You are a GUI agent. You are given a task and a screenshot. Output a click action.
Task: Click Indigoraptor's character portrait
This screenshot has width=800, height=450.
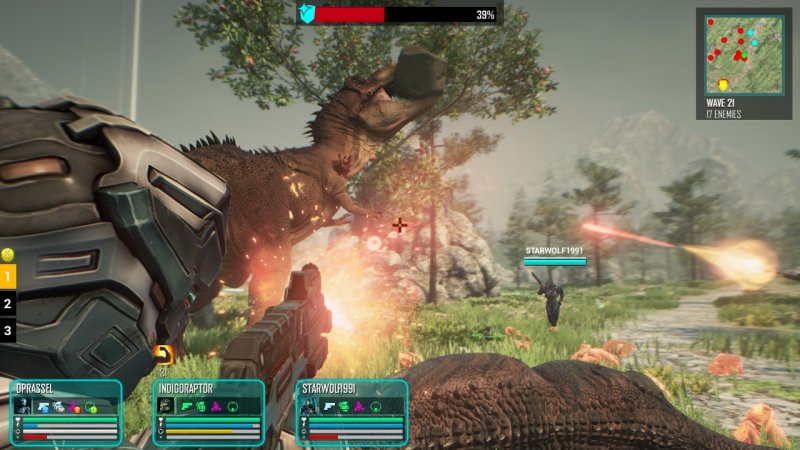(165, 405)
